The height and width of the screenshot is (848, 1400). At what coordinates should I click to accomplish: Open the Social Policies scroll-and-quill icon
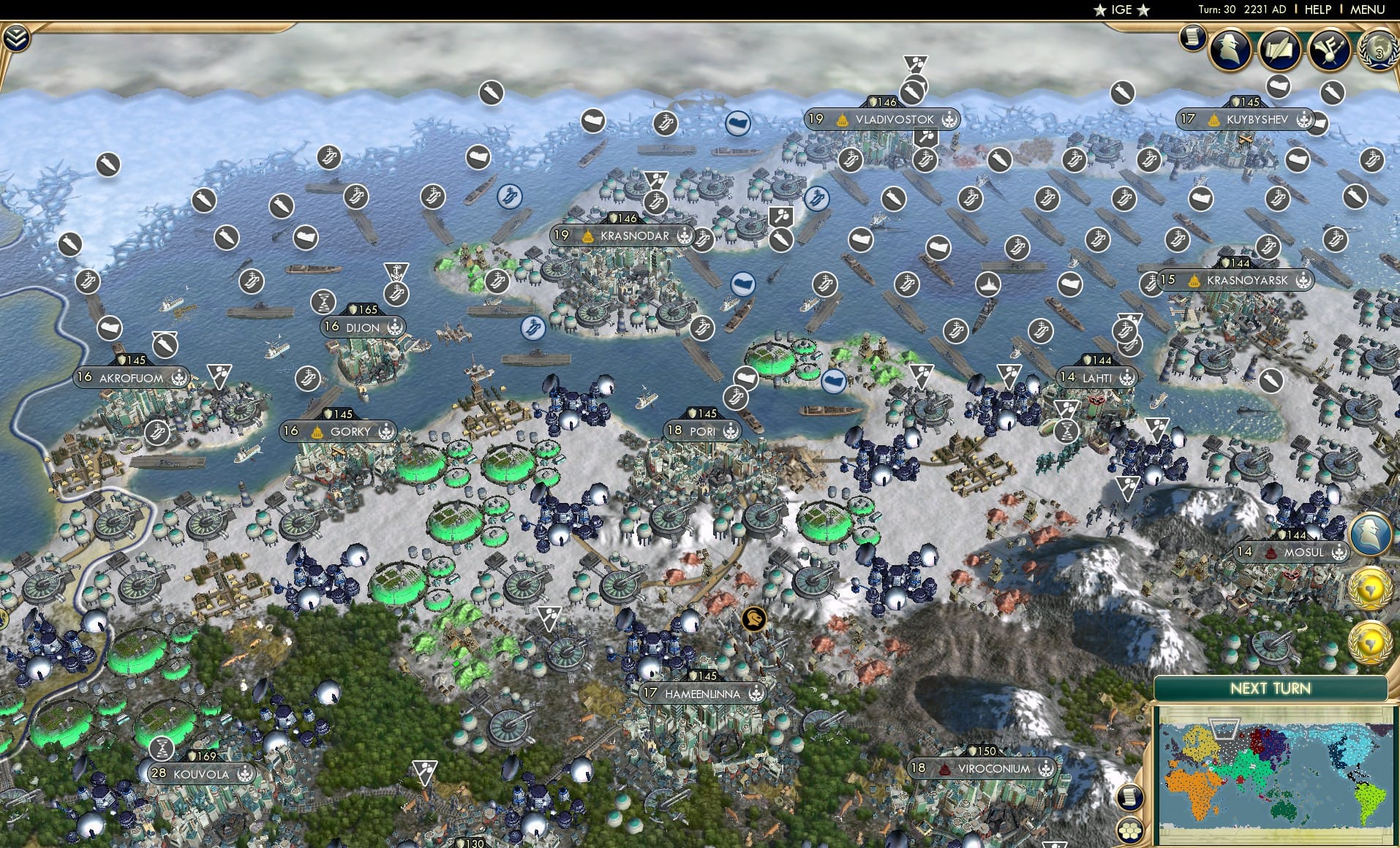pos(1279,50)
